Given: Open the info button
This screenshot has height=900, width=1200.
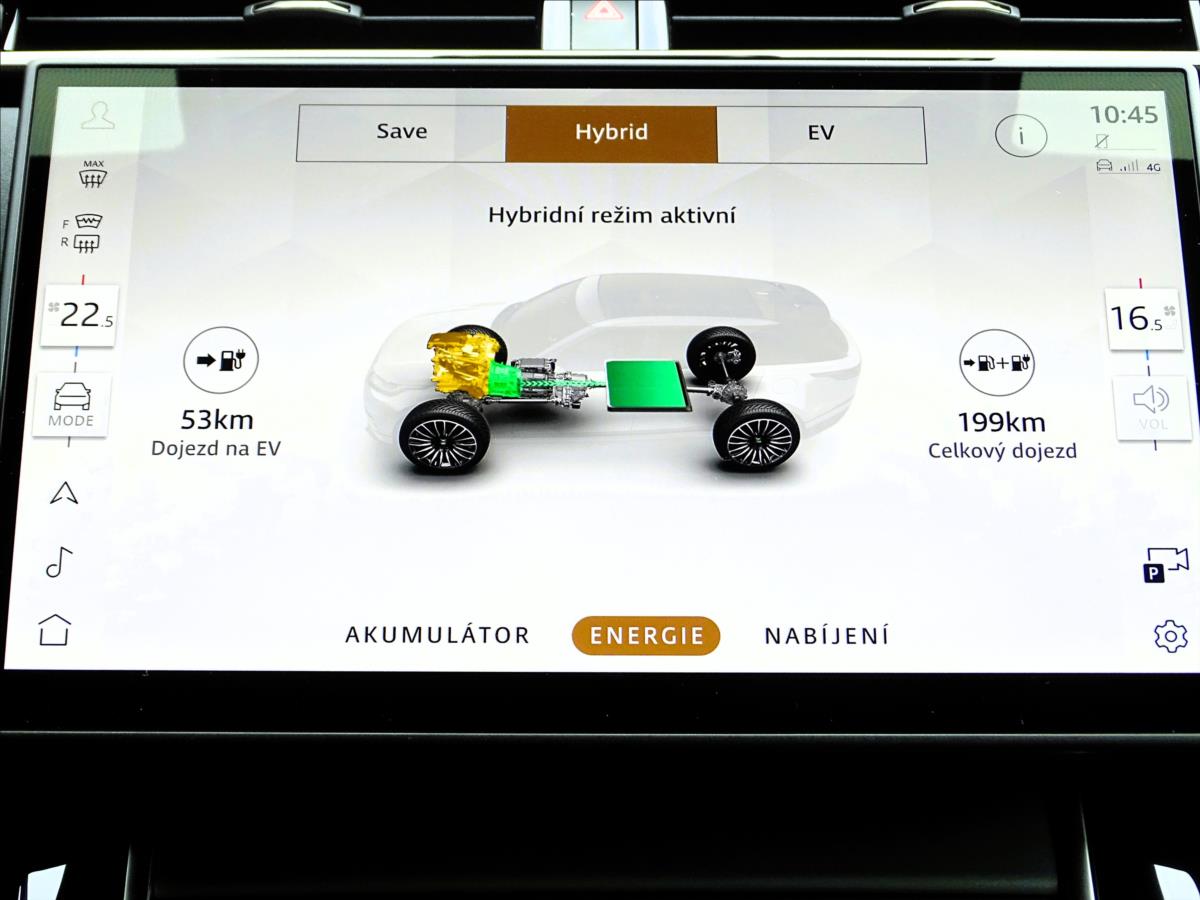Looking at the screenshot, I should (1021, 135).
